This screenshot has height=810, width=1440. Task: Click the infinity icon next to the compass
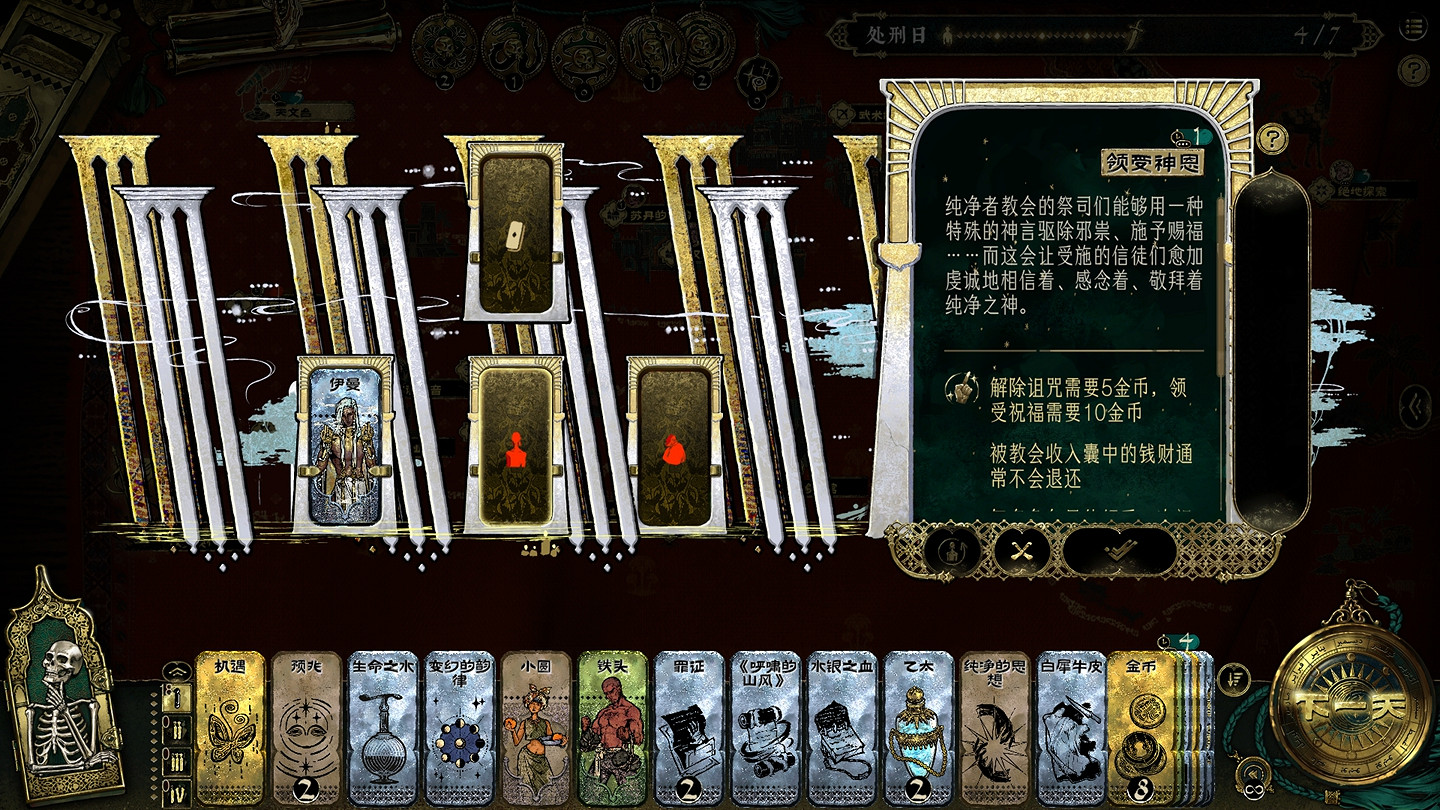point(1255,790)
